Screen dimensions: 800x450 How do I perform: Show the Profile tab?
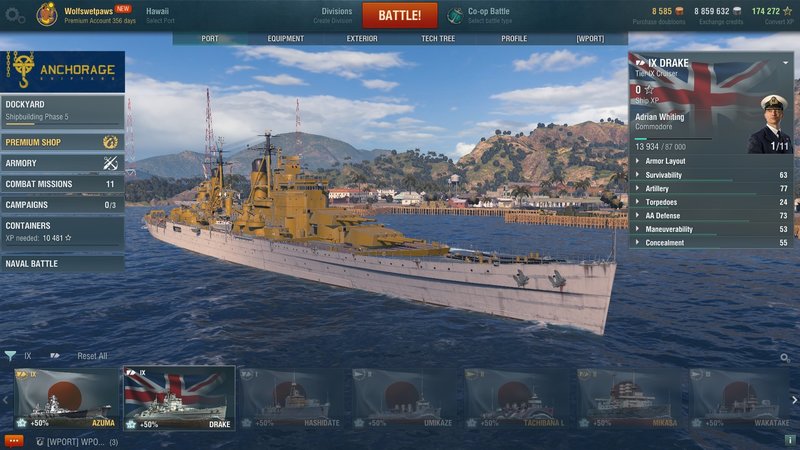(514, 39)
